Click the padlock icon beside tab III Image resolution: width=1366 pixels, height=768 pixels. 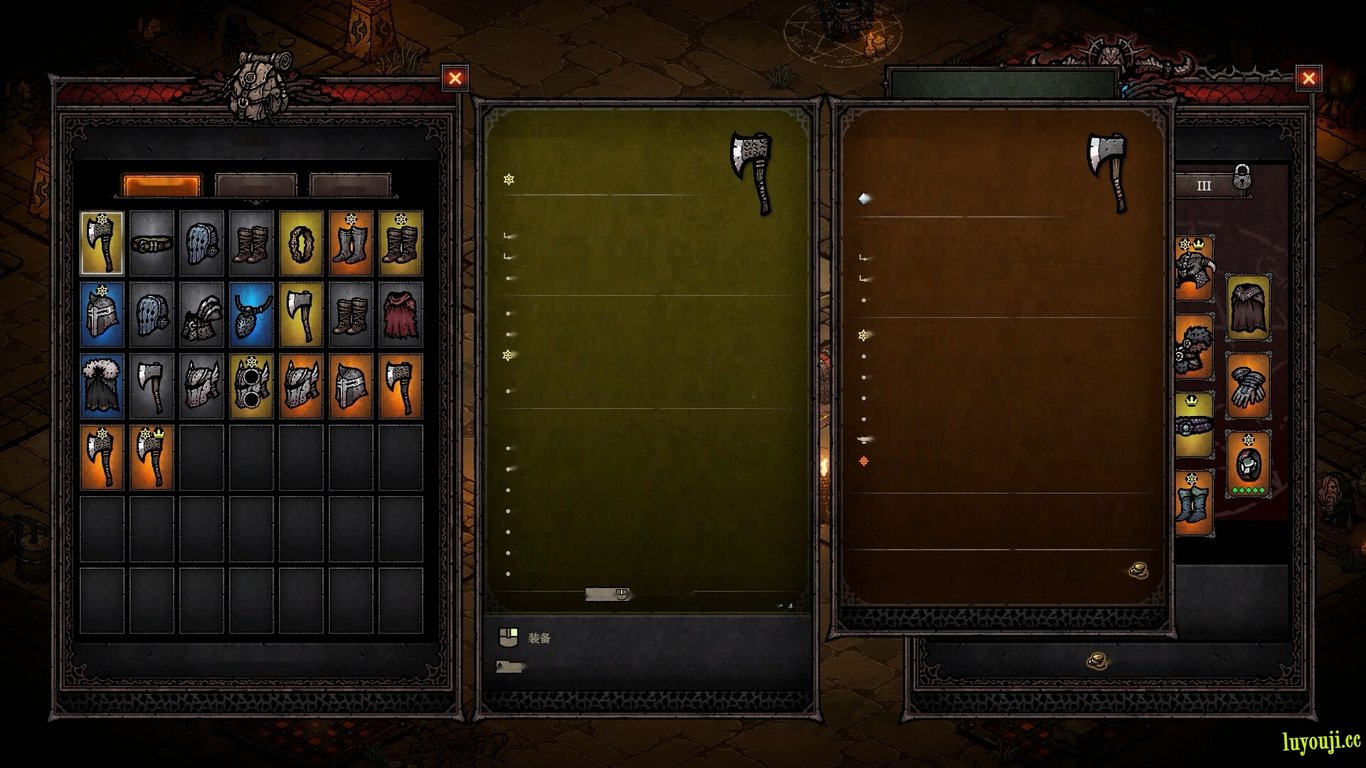[1242, 178]
